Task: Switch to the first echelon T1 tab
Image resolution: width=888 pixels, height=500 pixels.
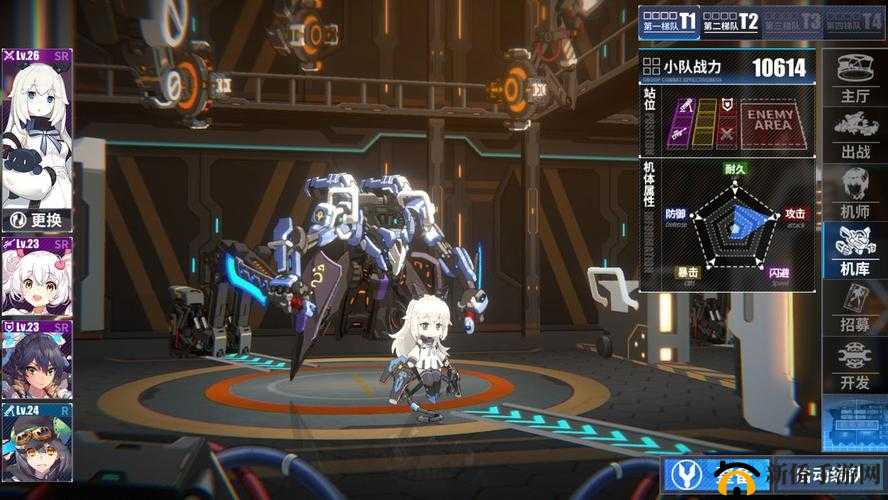Action: [x=668, y=21]
